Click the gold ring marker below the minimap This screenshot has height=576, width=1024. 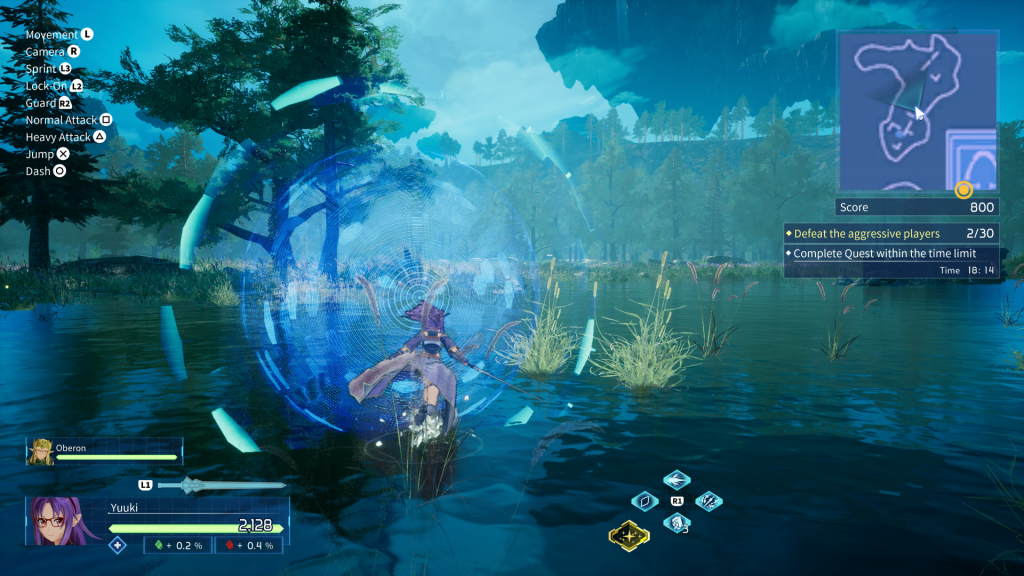(x=964, y=189)
